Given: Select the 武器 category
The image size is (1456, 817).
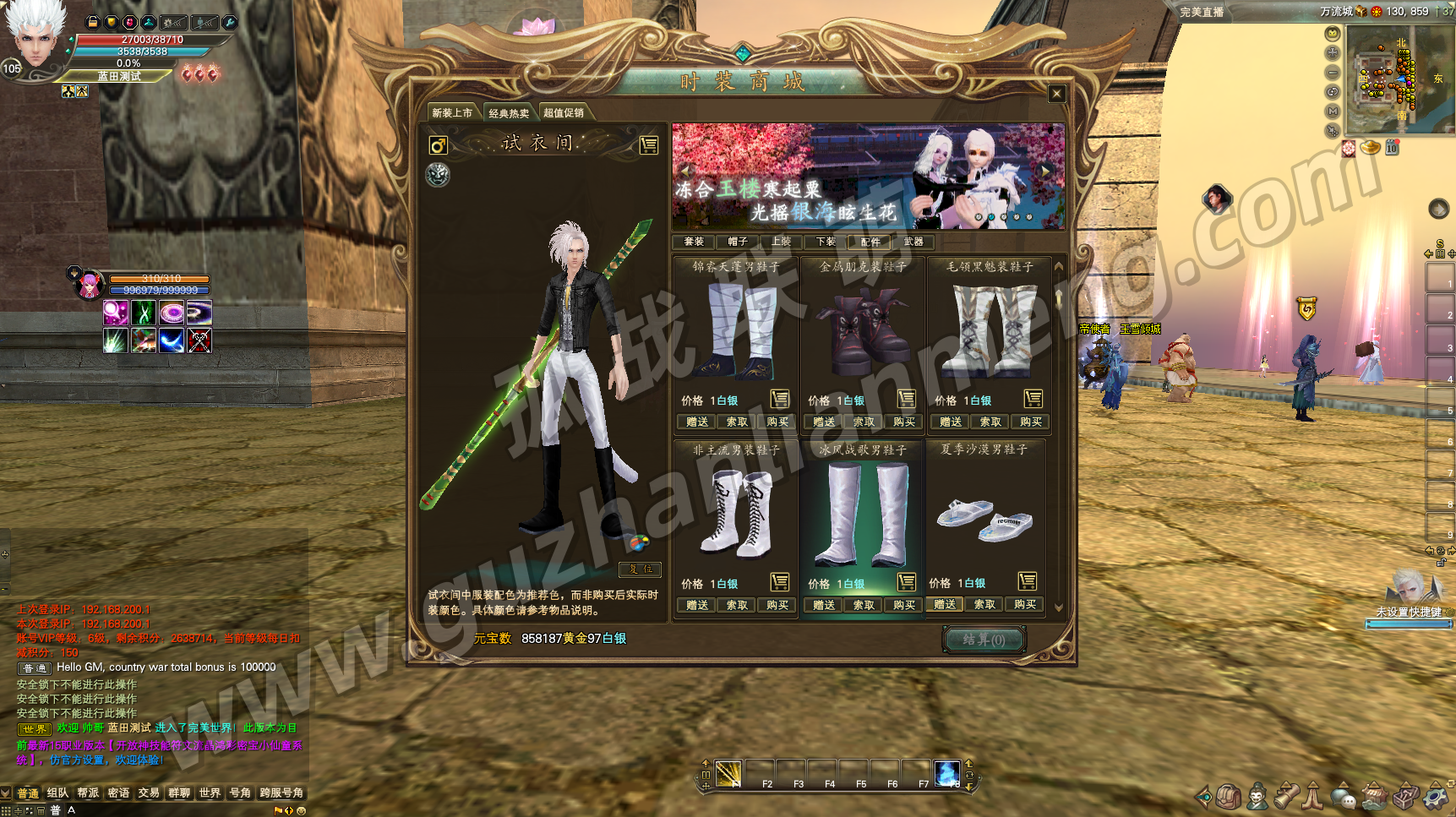Looking at the screenshot, I should click(x=913, y=242).
